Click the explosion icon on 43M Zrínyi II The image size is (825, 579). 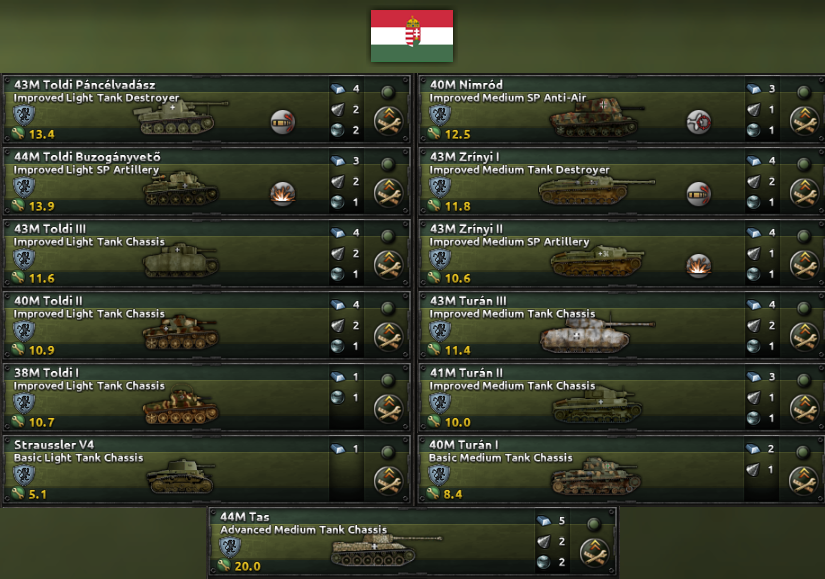pyautogui.click(x=698, y=265)
